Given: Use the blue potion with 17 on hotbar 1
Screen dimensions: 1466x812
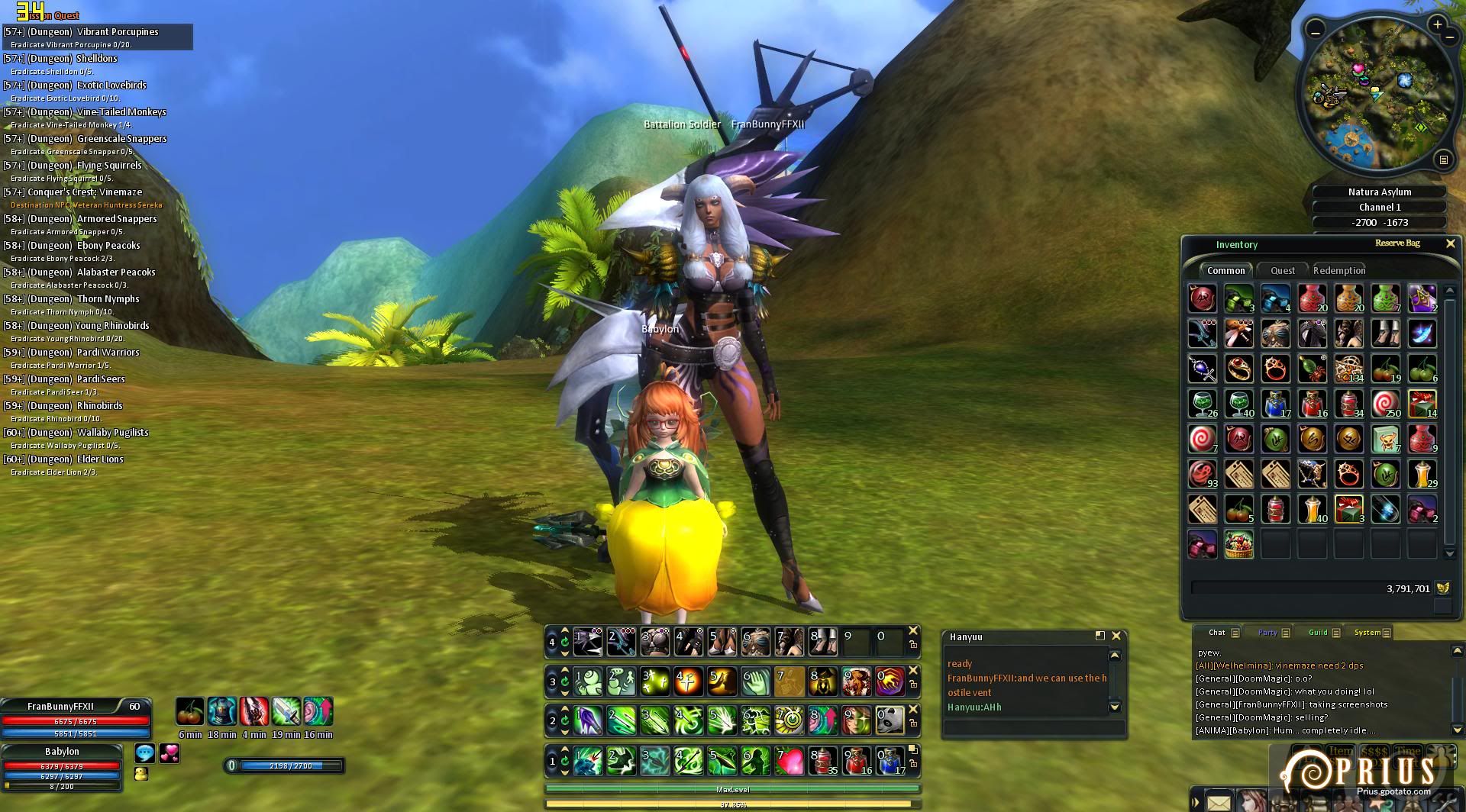Looking at the screenshot, I should 890,761.
